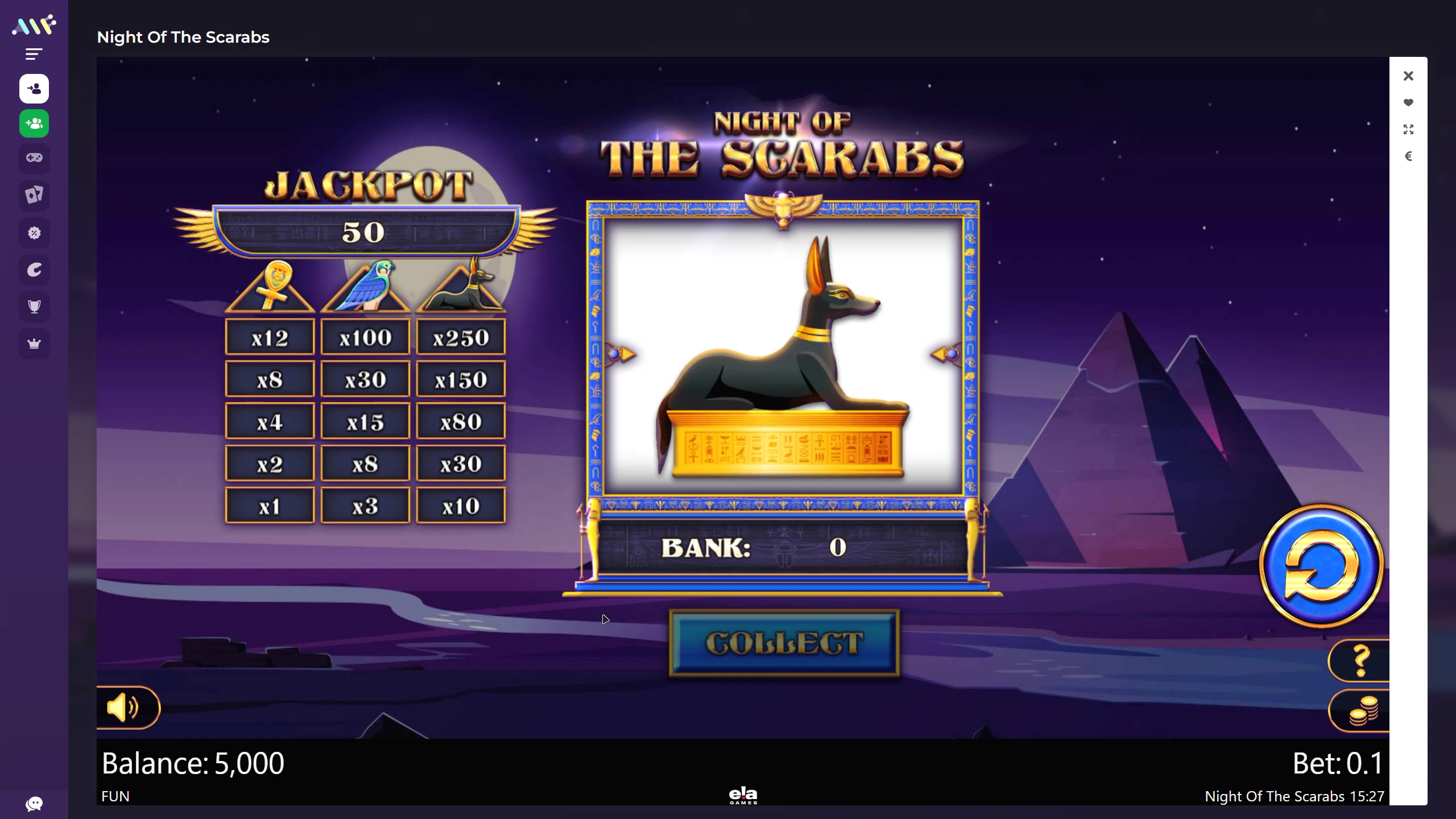
Task: Expand the sidebar hamburger menu
Action: pos(34,54)
